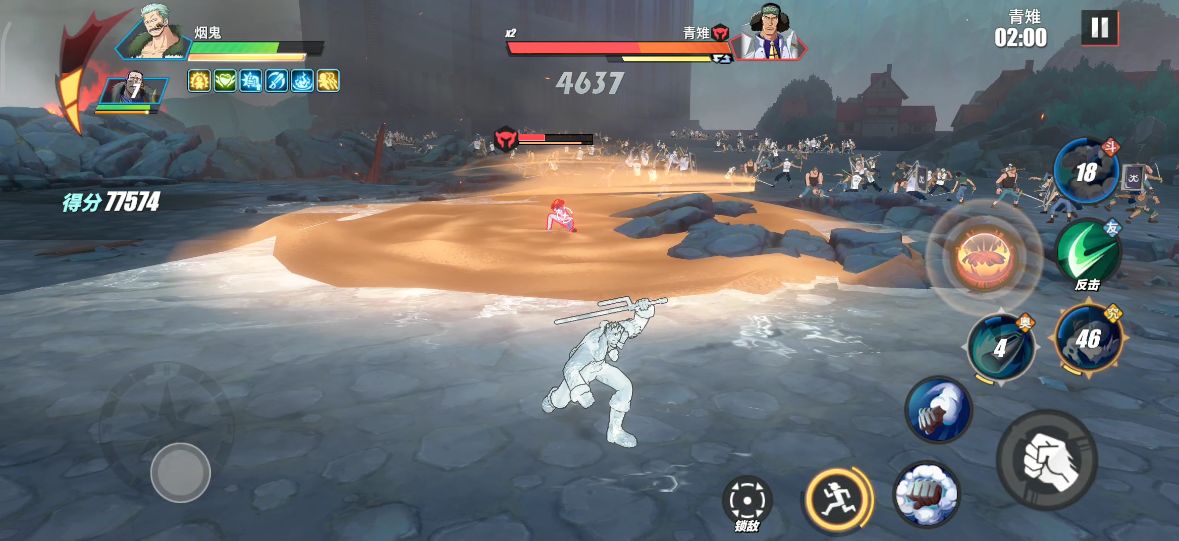The width and height of the screenshot is (1179, 541).
Task: Trigger the green 反击 counter skill
Action: [x=1088, y=254]
